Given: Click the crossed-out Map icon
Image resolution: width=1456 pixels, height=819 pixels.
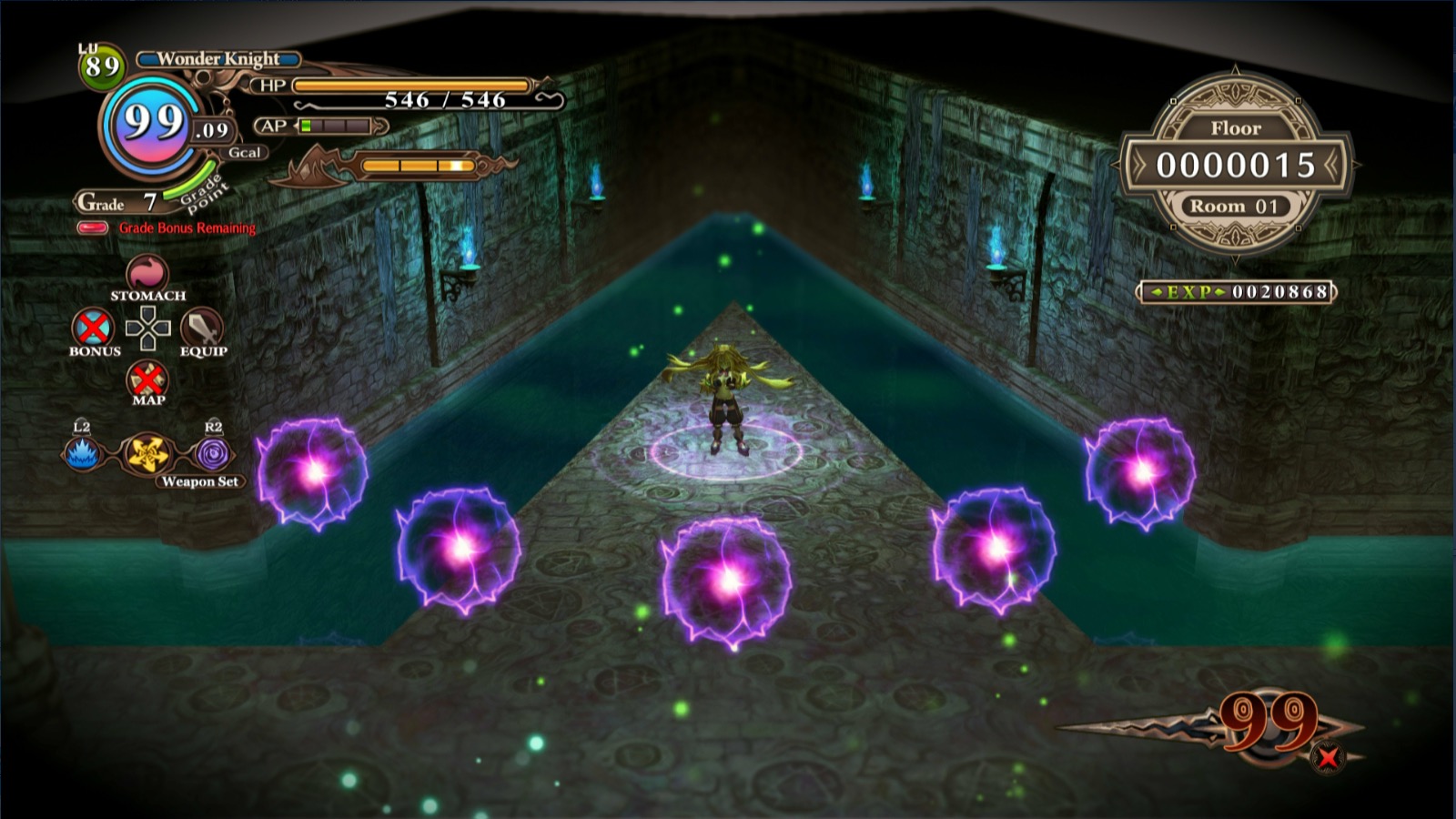Looking at the screenshot, I should (x=147, y=379).
